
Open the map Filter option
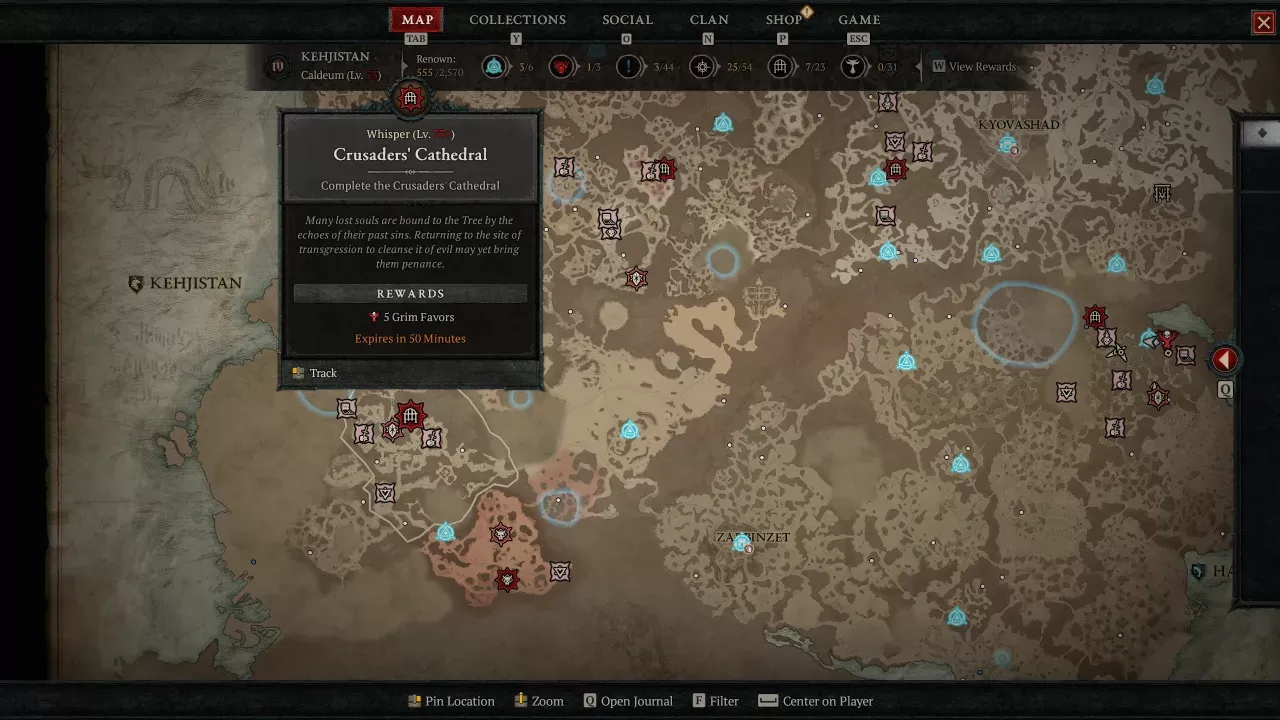pyautogui.click(x=715, y=701)
